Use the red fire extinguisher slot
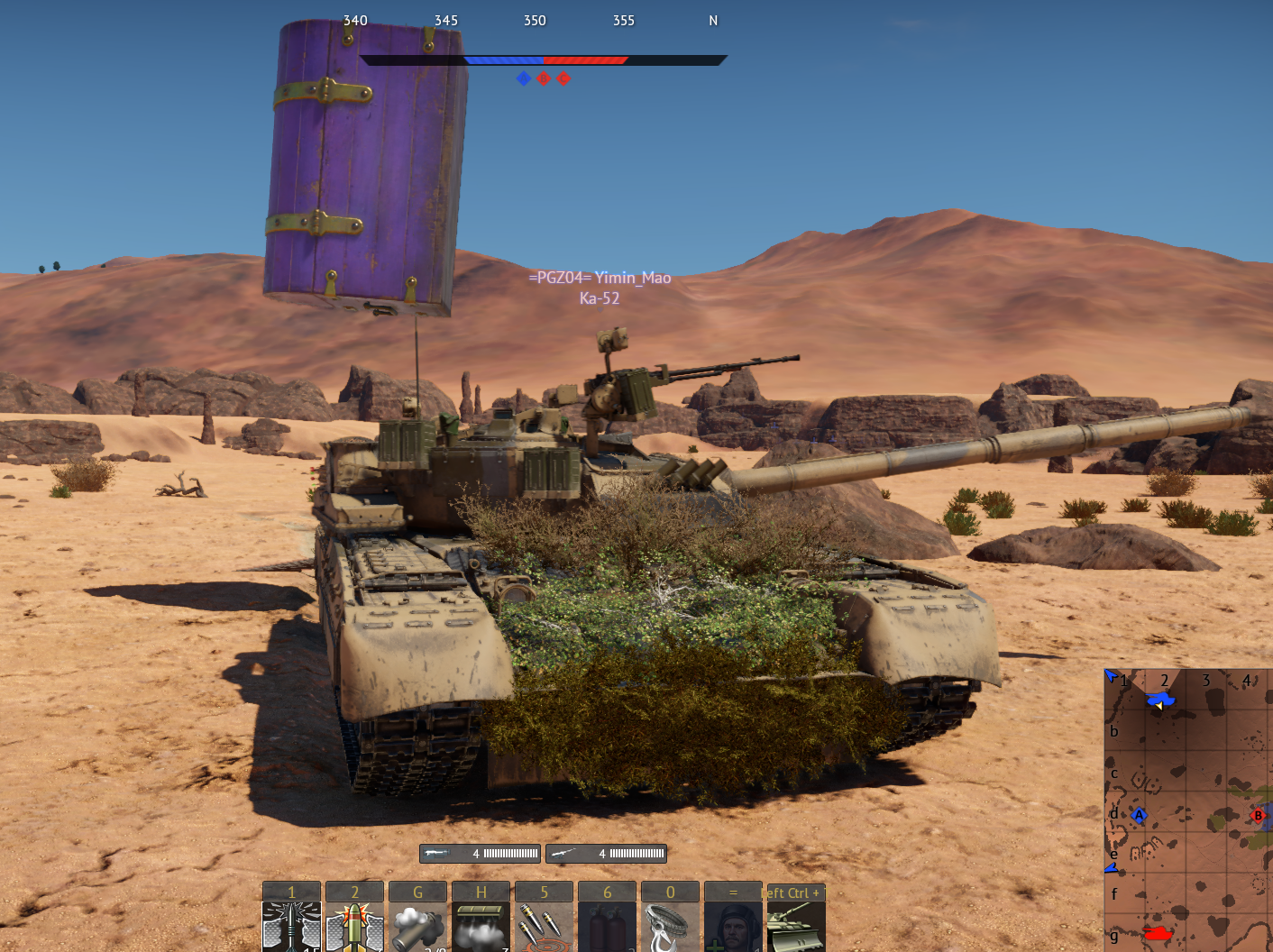The height and width of the screenshot is (952, 1273). [607, 929]
